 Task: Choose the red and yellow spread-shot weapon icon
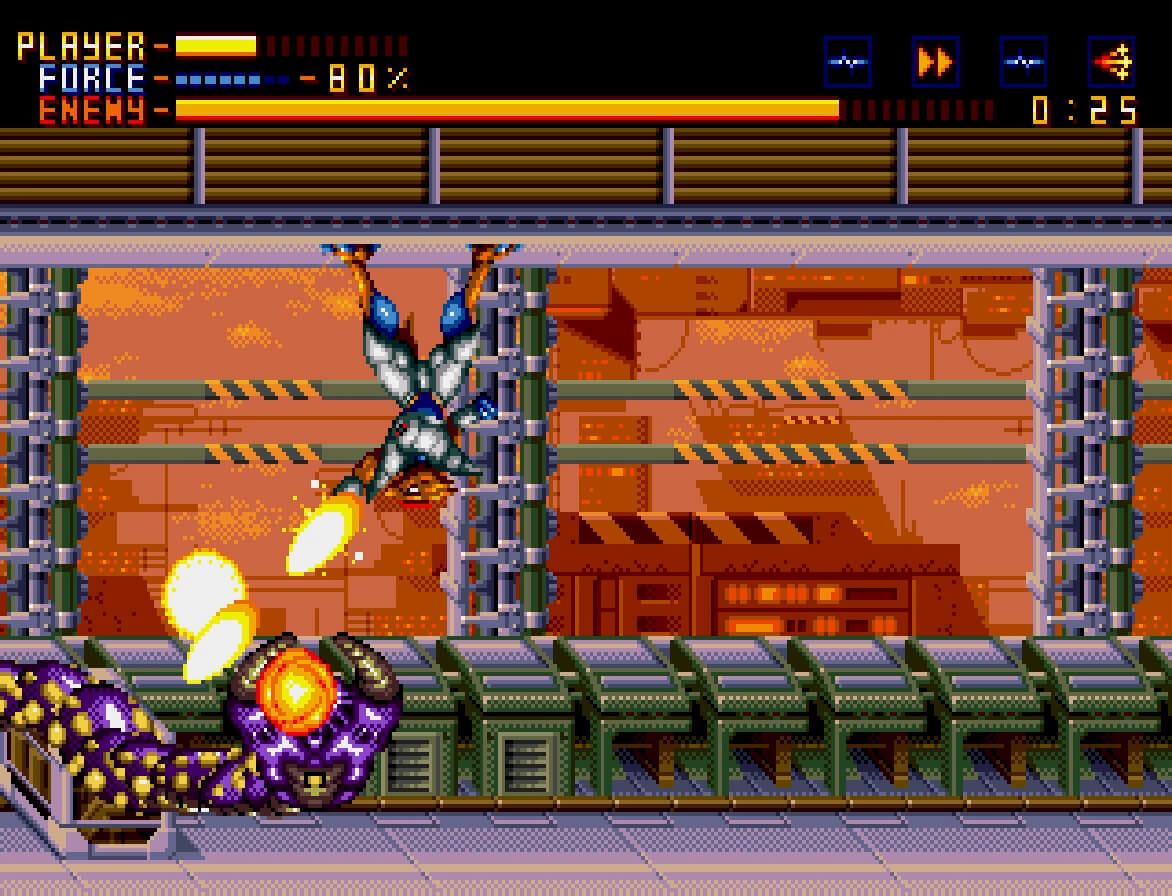(x=1111, y=62)
